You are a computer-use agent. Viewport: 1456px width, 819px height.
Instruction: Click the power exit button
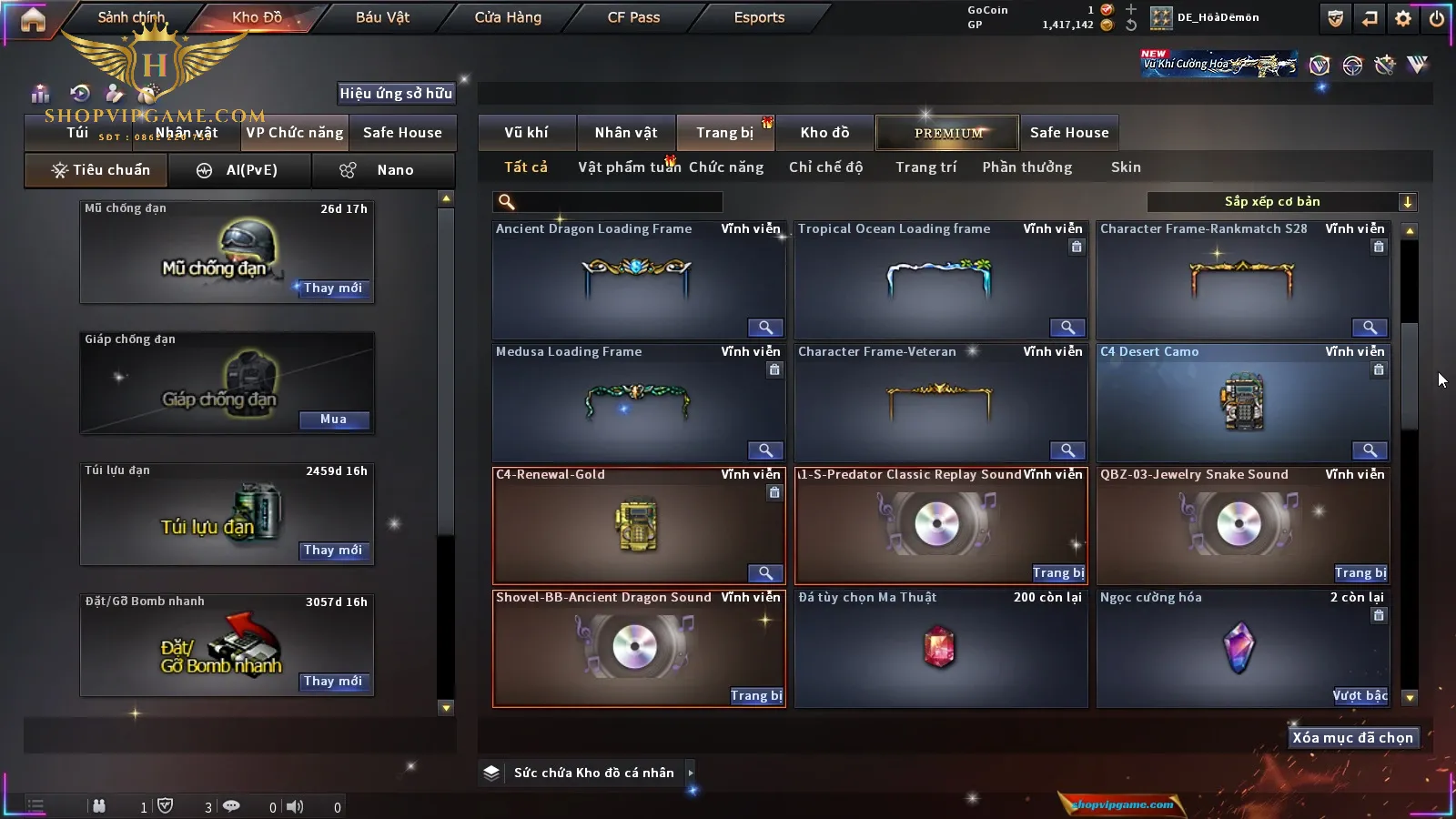pos(1437,18)
